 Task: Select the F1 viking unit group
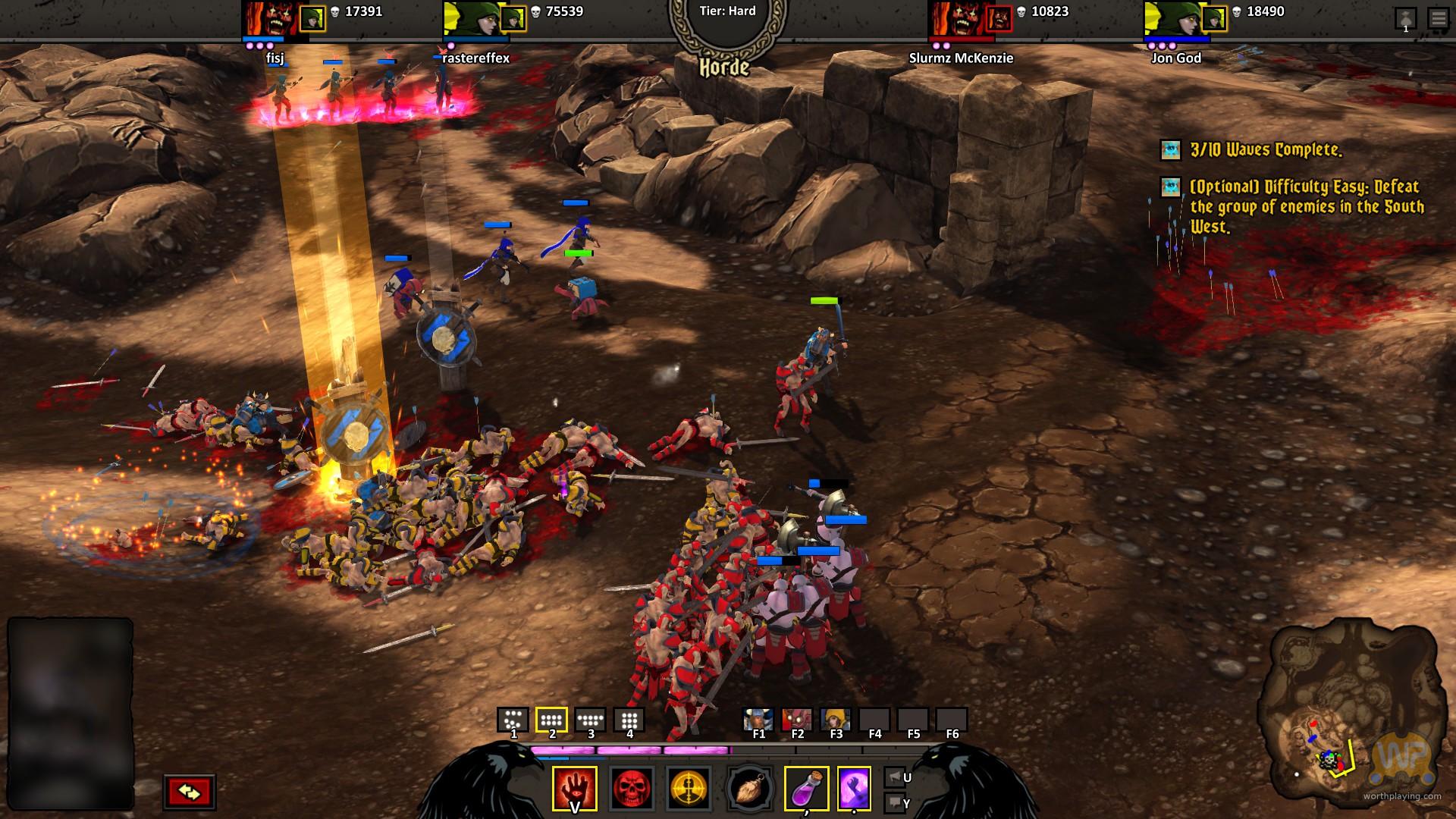(758, 720)
